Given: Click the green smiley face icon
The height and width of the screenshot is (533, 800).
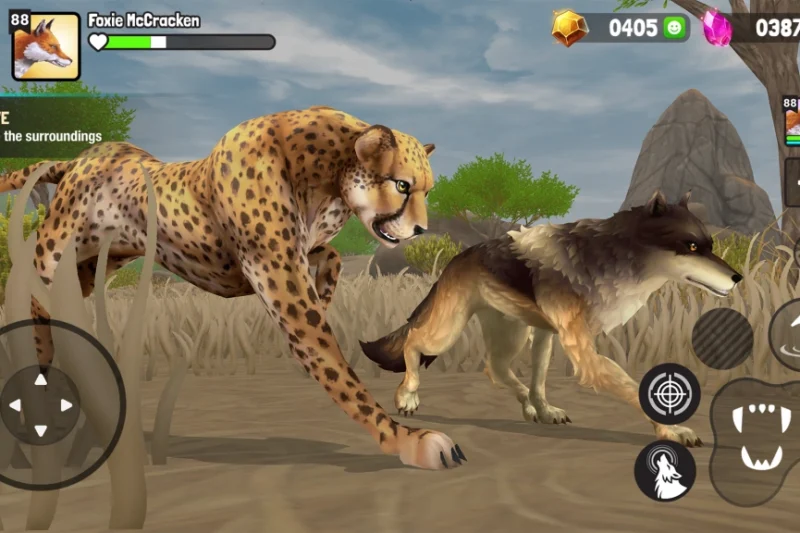Looking at the screenshot, I should tap(676, 28).
